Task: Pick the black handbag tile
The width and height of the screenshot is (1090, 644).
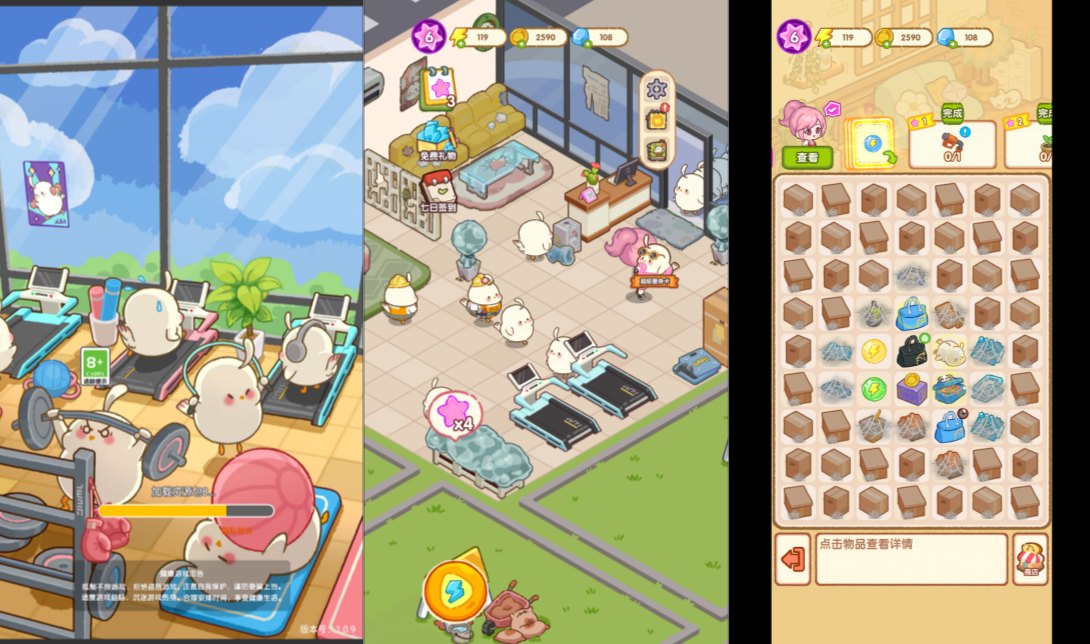Action: click(911, 350)
